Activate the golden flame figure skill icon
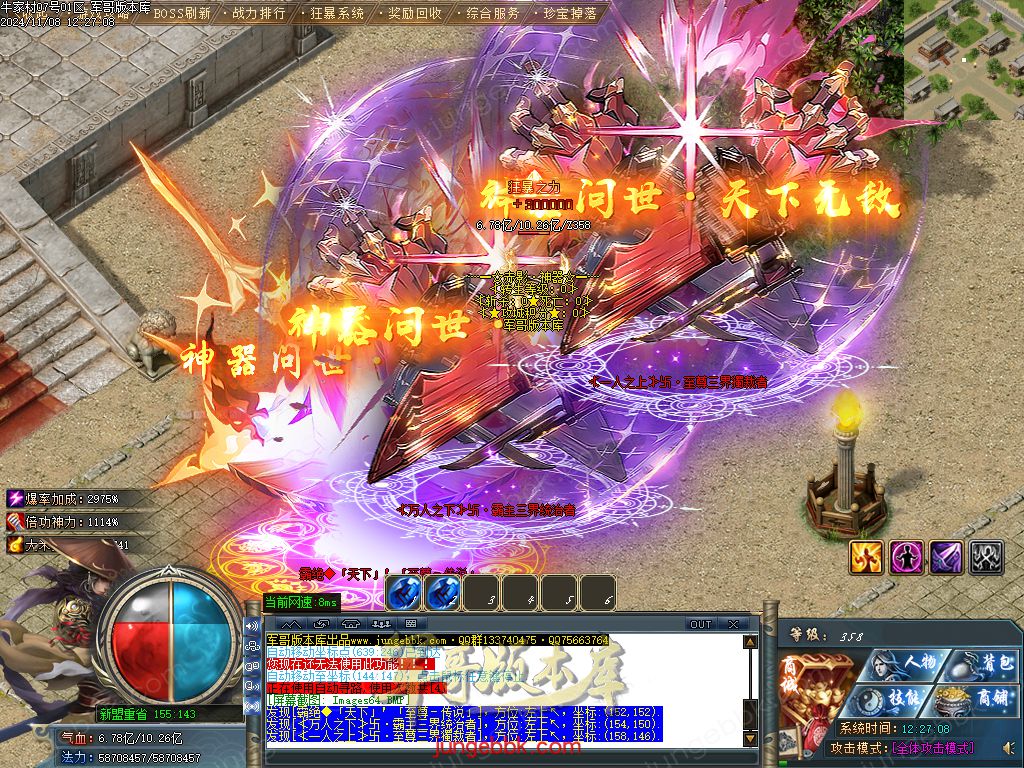The width and height of the screenshot is (1024, 768). click(x=866, y=557)
